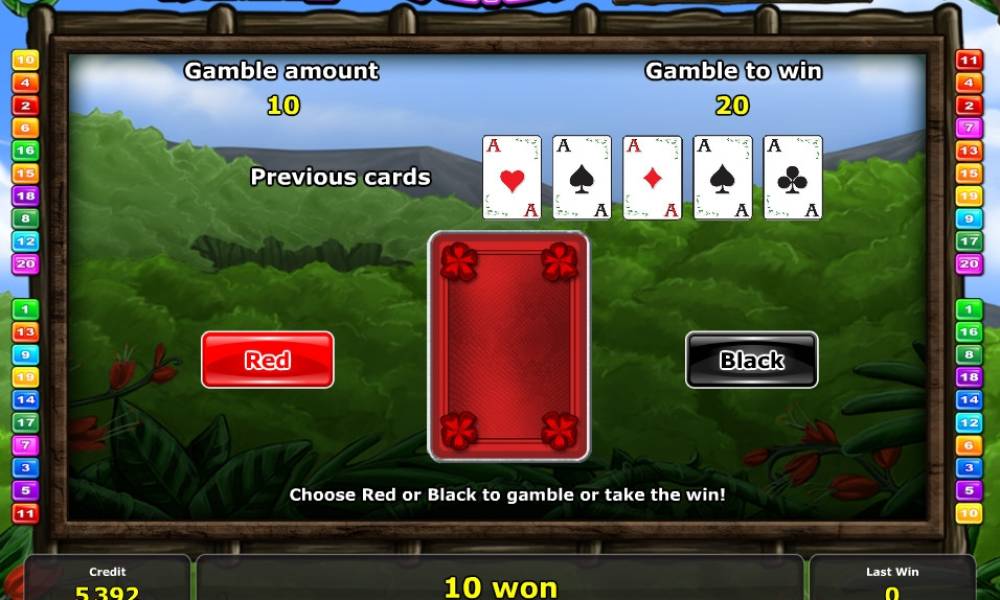Choose the Red gamble button
This screenshot has height=600, width=1000.
tap(267, 360)
